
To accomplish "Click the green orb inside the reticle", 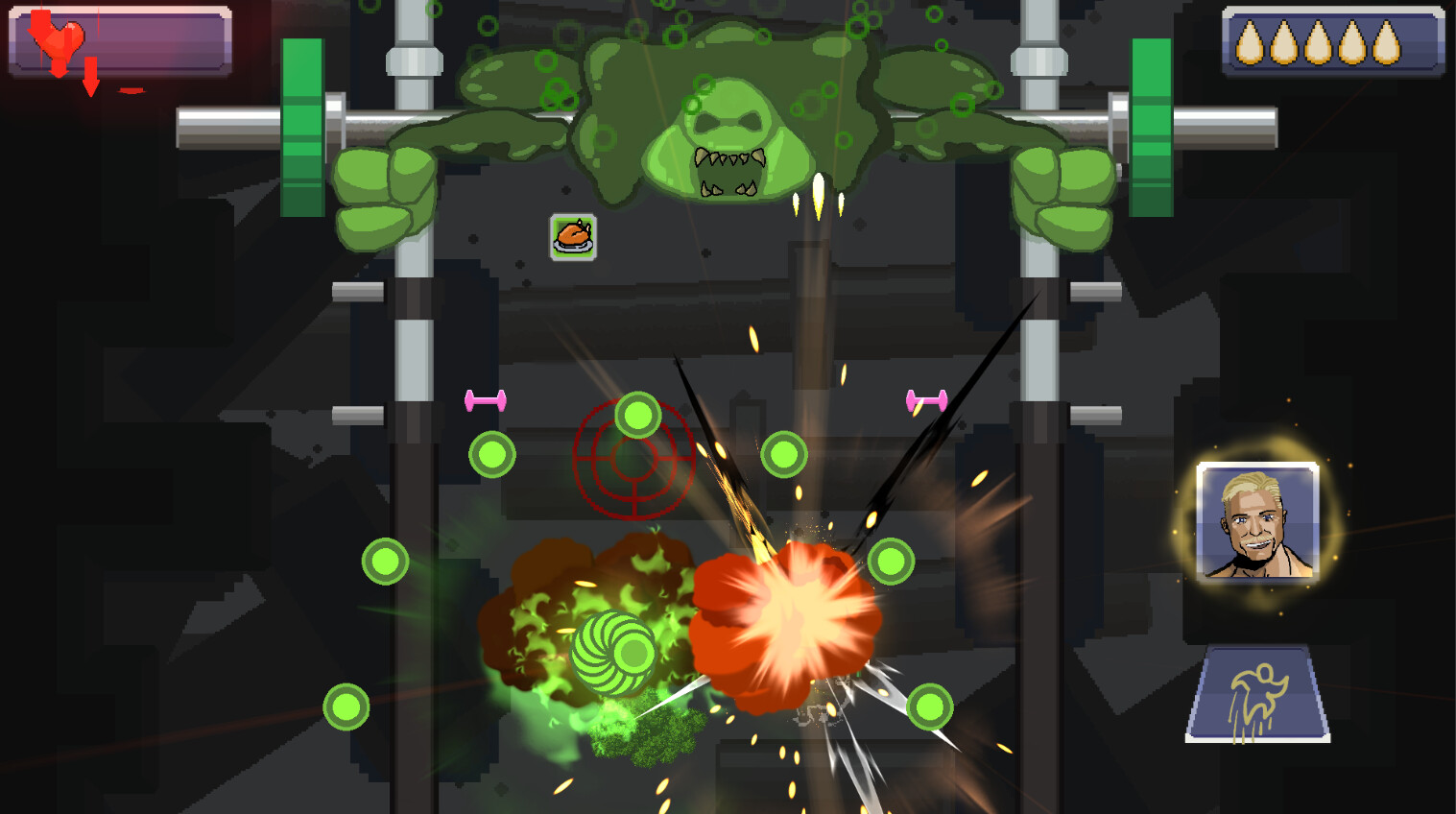I will tap(636, 417).
